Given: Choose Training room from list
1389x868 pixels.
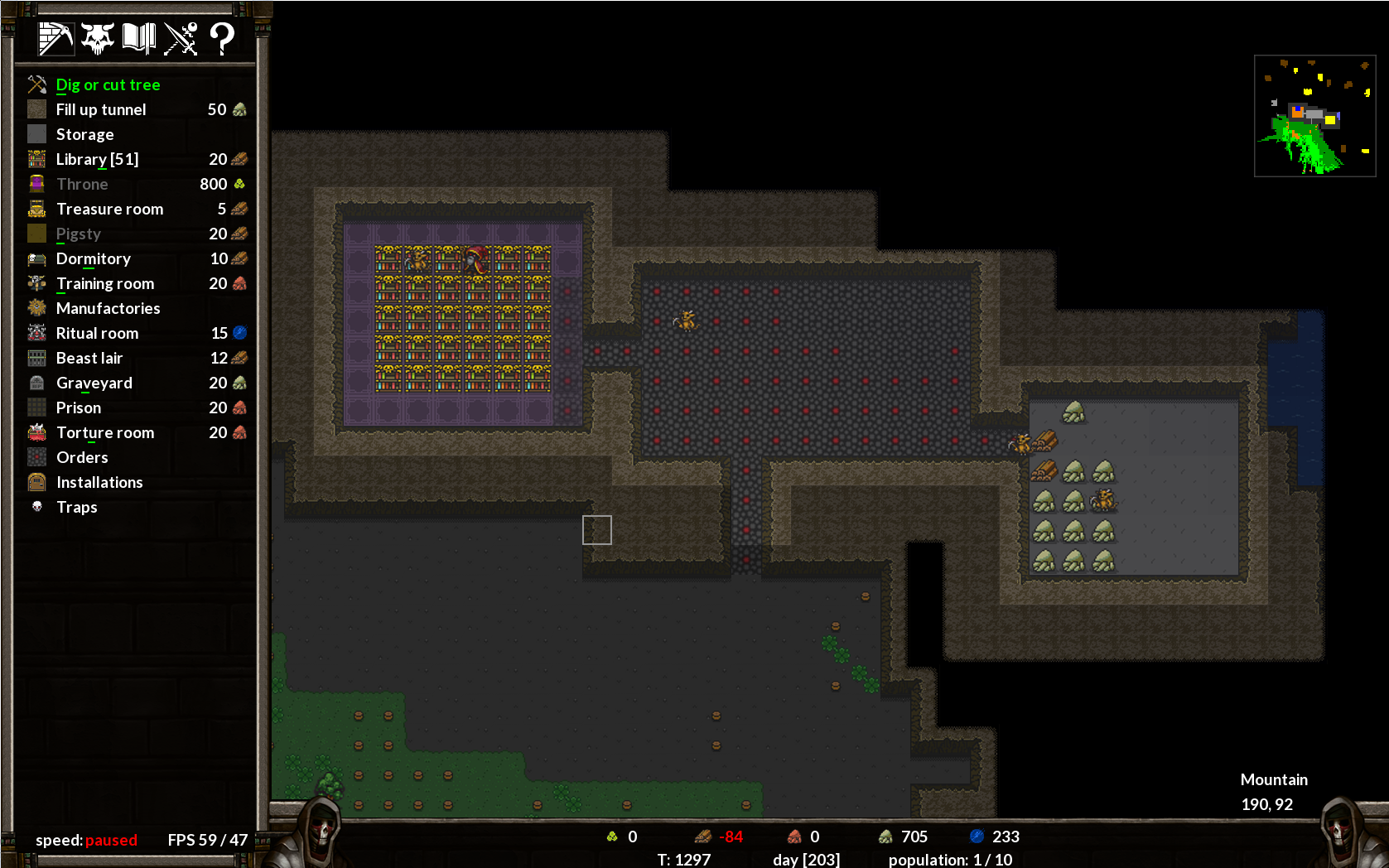Looking at the screenshot, I should pyautogui.click(x=104, y=283).
